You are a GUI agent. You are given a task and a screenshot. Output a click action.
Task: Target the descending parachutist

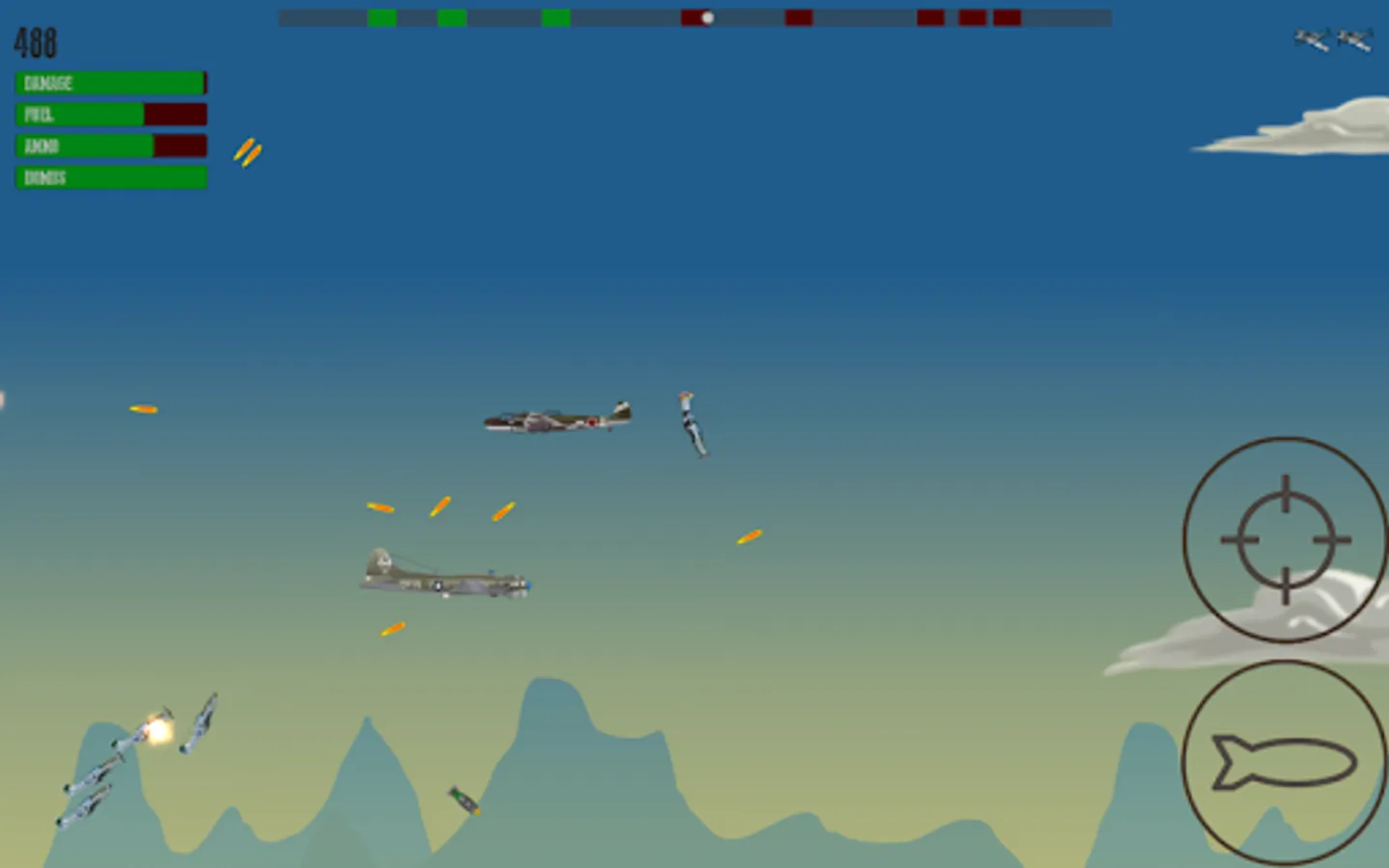pyautogui.click(x=691, y=424)
